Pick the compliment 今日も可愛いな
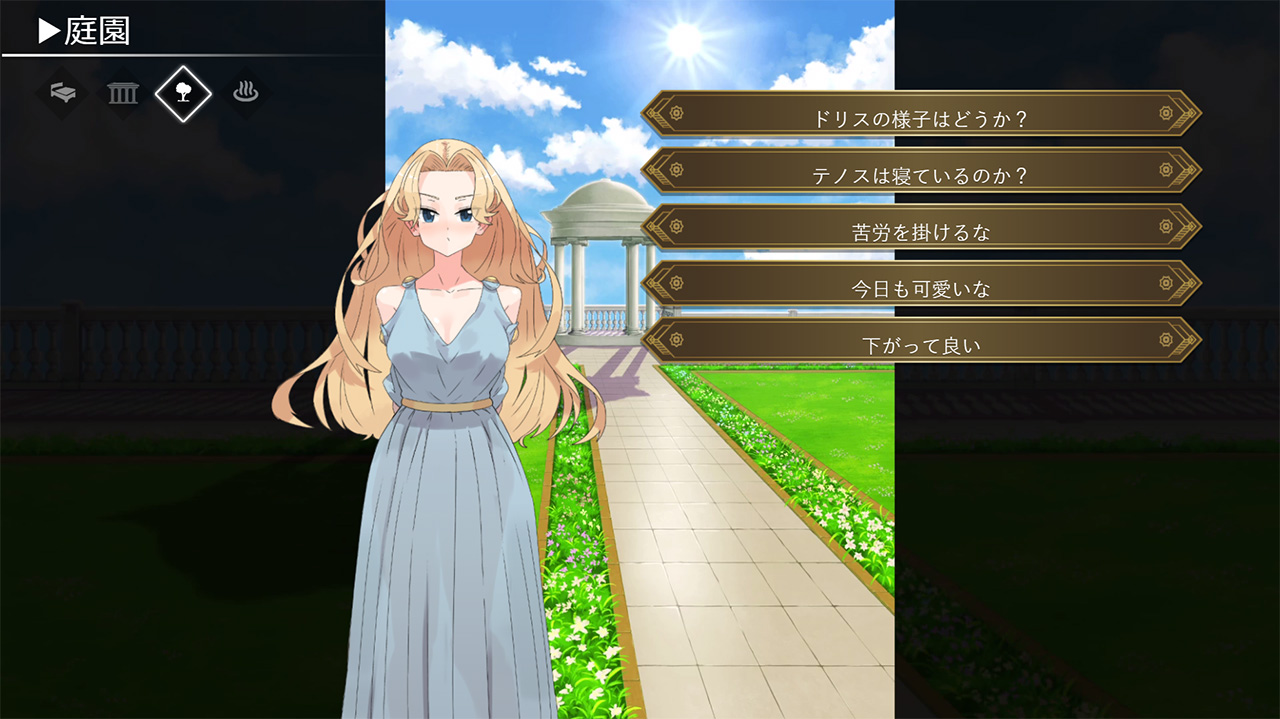The width and height of the screenshot is (1280, 719). point(921,289)
